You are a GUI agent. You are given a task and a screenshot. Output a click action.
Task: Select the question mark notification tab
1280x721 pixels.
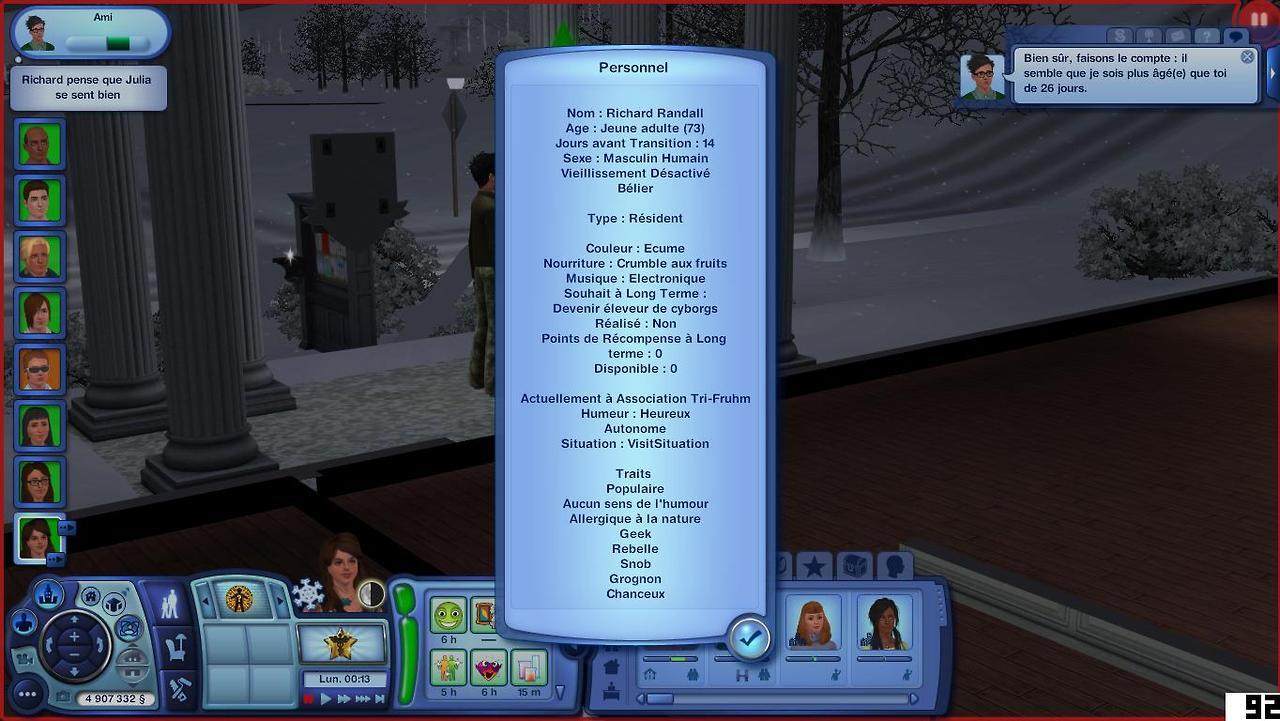coord(1207,37)
